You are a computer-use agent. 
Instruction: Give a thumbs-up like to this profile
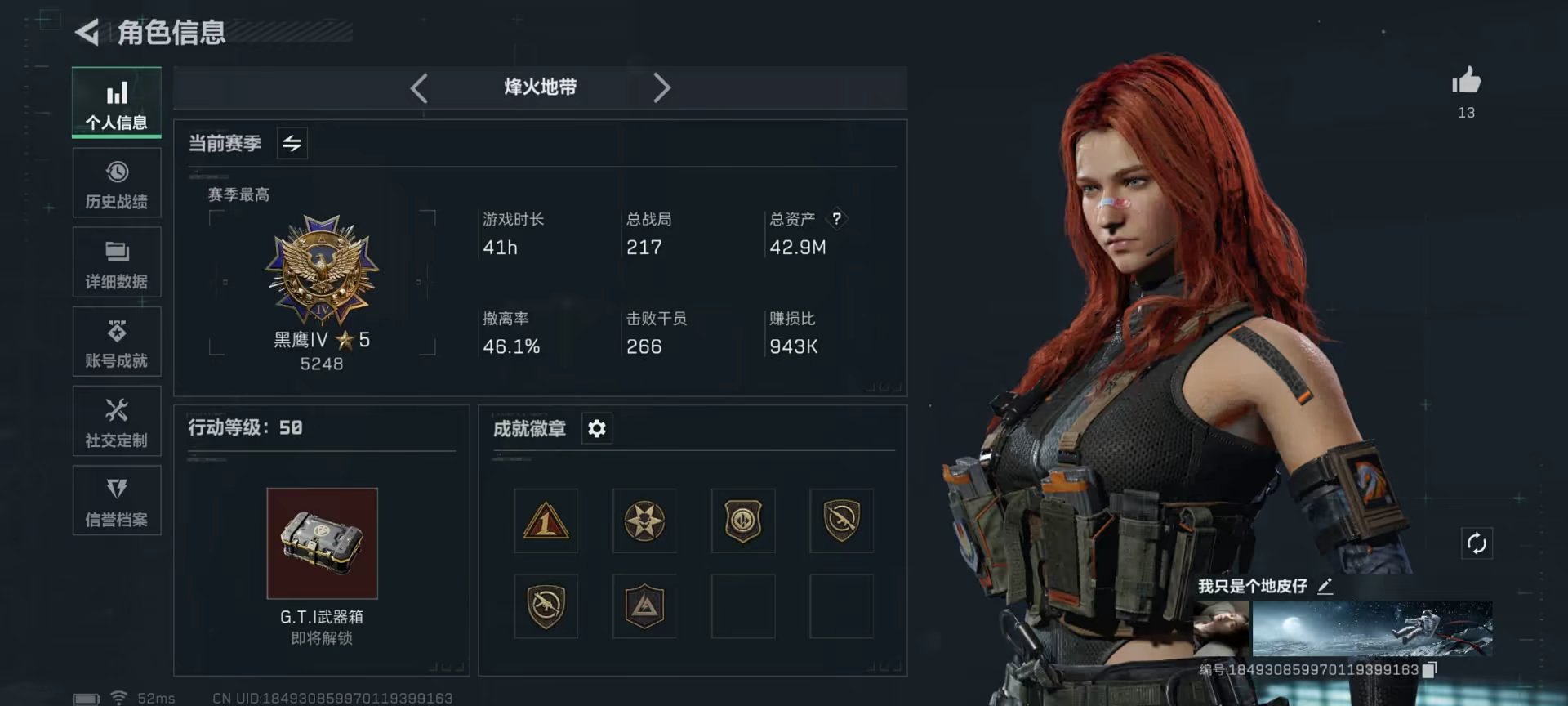1468,79
